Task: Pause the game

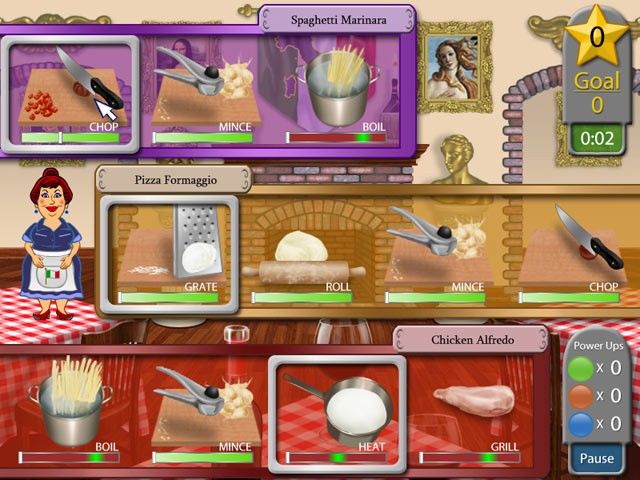Action: (596, 459)
